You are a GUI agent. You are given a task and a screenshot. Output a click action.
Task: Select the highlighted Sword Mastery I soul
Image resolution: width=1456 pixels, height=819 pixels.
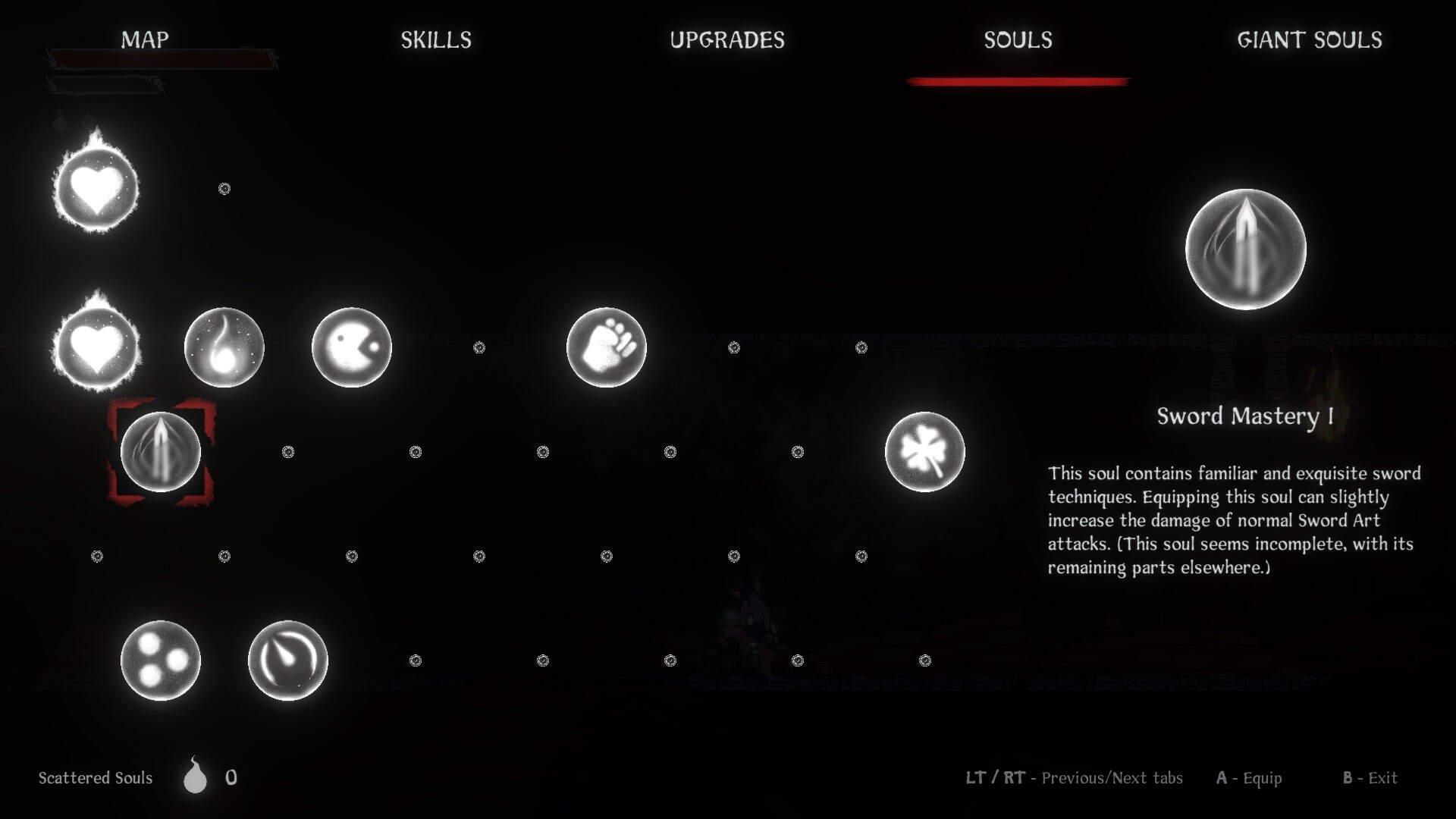161,453
